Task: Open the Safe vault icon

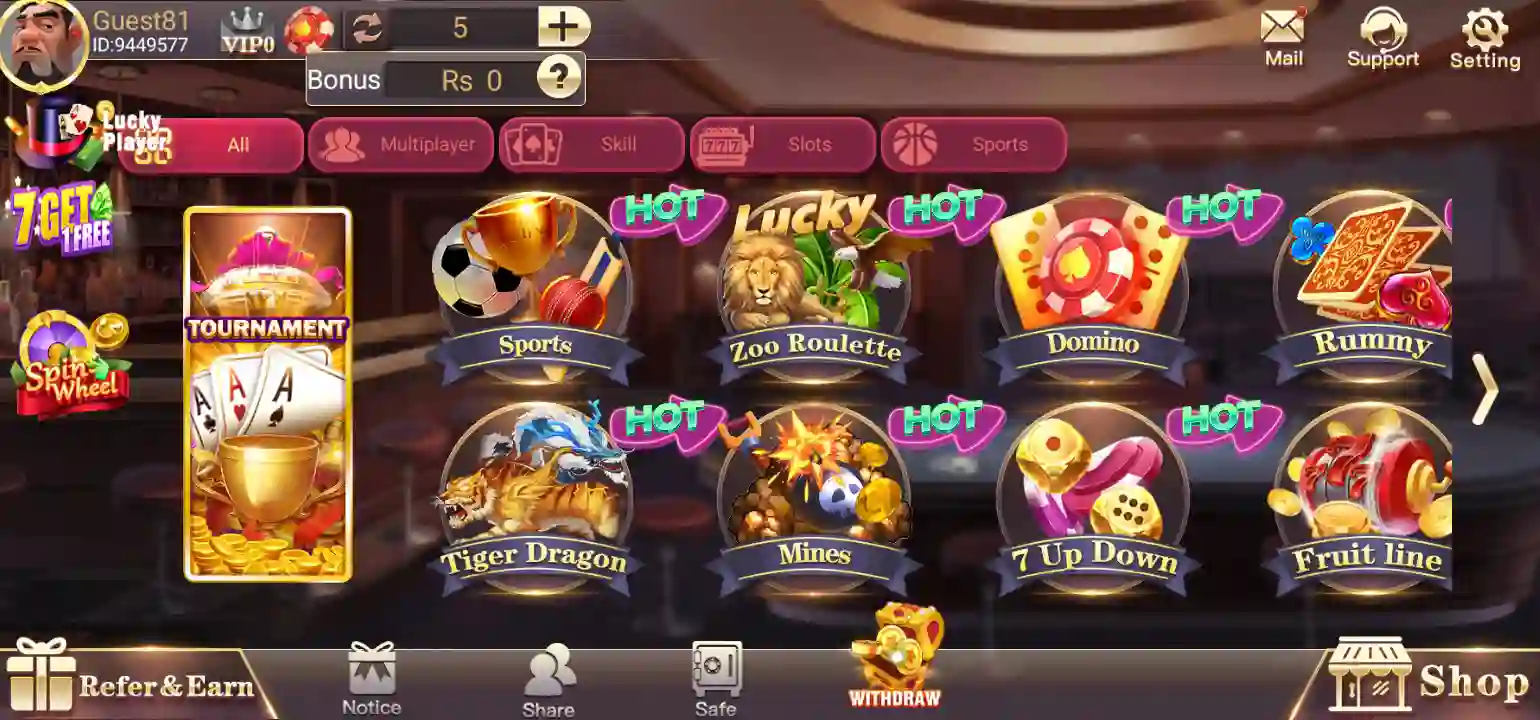Action: tap(714, 670)
